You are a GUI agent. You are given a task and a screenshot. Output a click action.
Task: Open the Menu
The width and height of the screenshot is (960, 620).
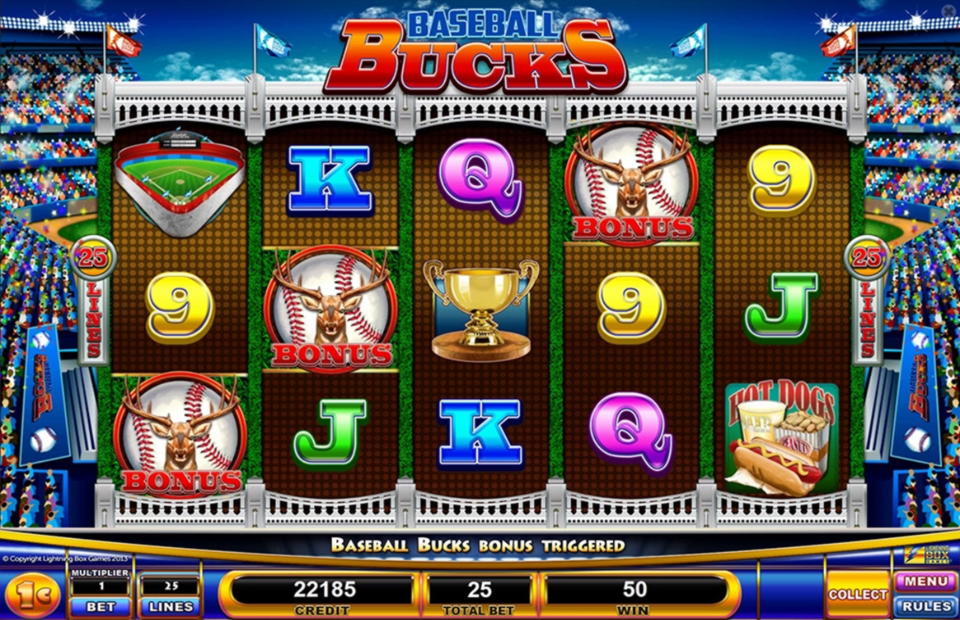click(925, 581)
